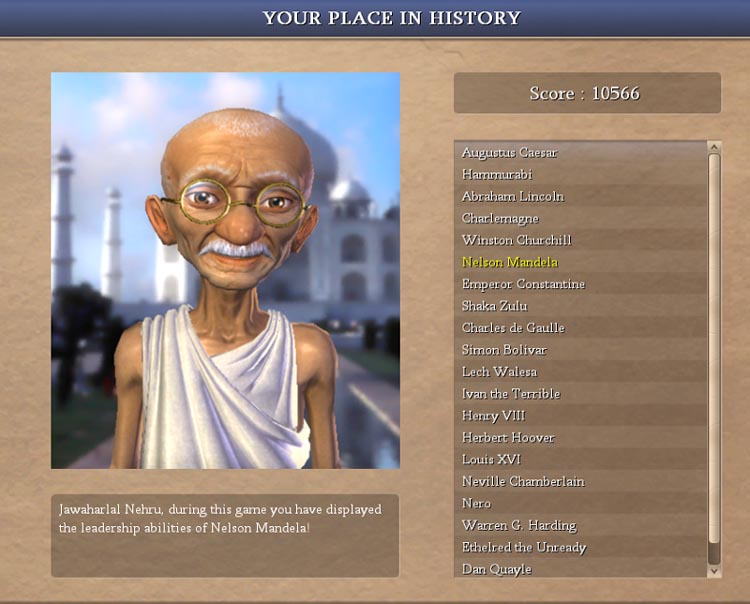Click the Henry VIII entry
The width and height of the screenshot is (750, 604).
493,416
